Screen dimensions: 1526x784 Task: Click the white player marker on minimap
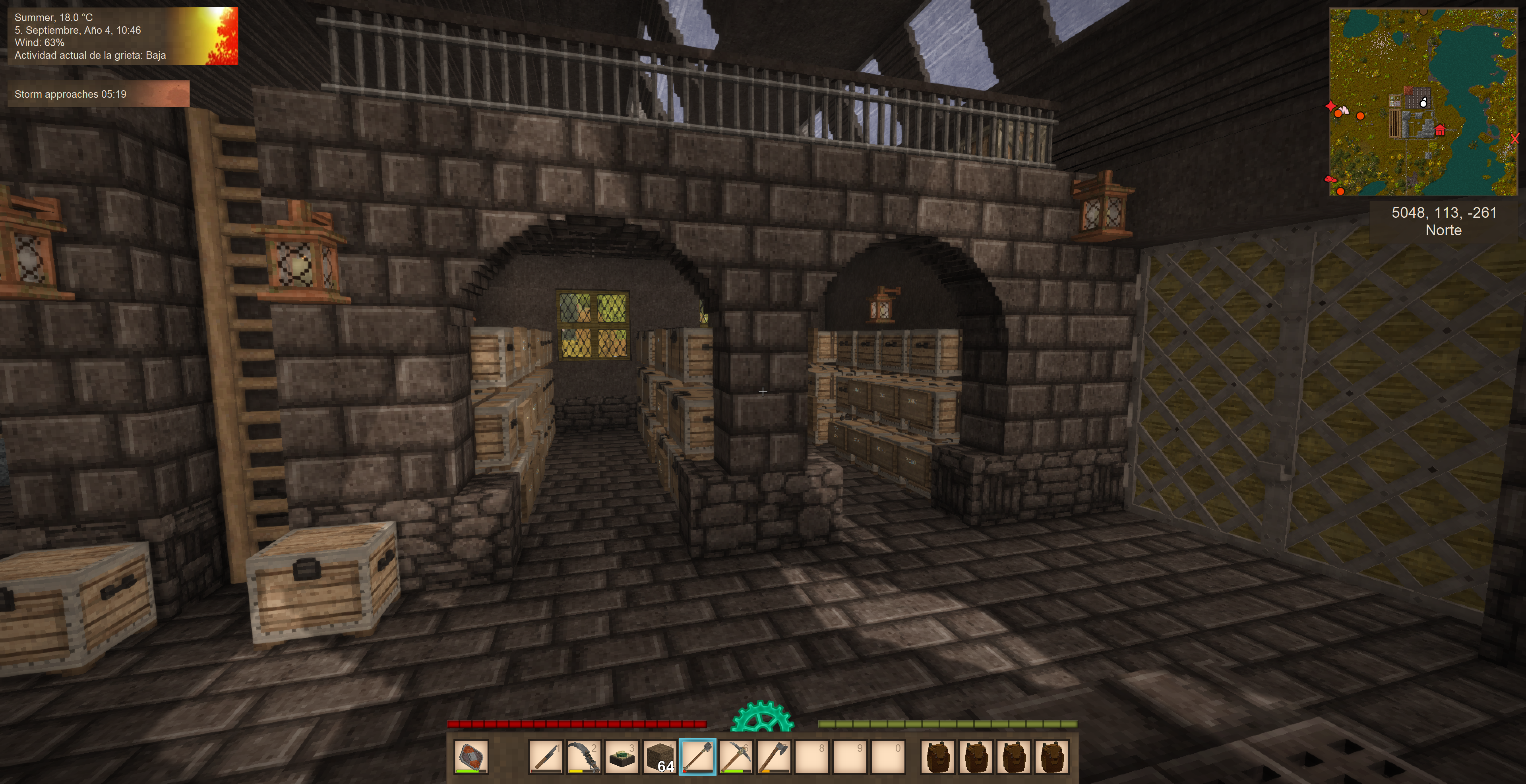tap(1423, 104)
